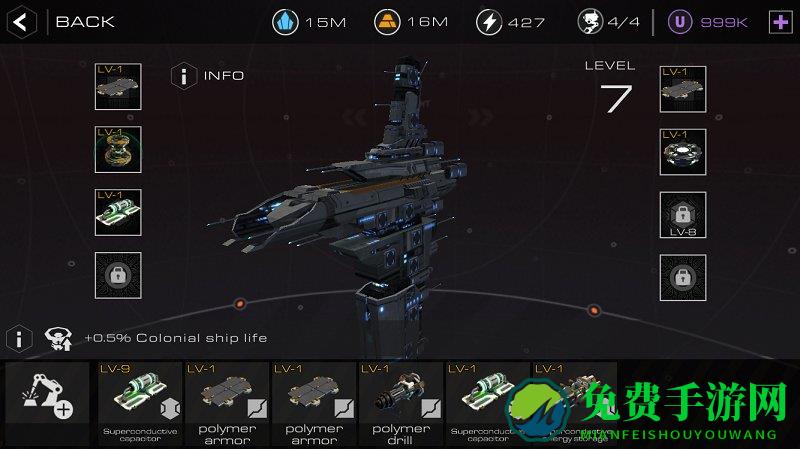The width and height of the screenshot is (800, 449).
Task: Select the equipped golden coil module slot
Action: click(x=118, y=150)
